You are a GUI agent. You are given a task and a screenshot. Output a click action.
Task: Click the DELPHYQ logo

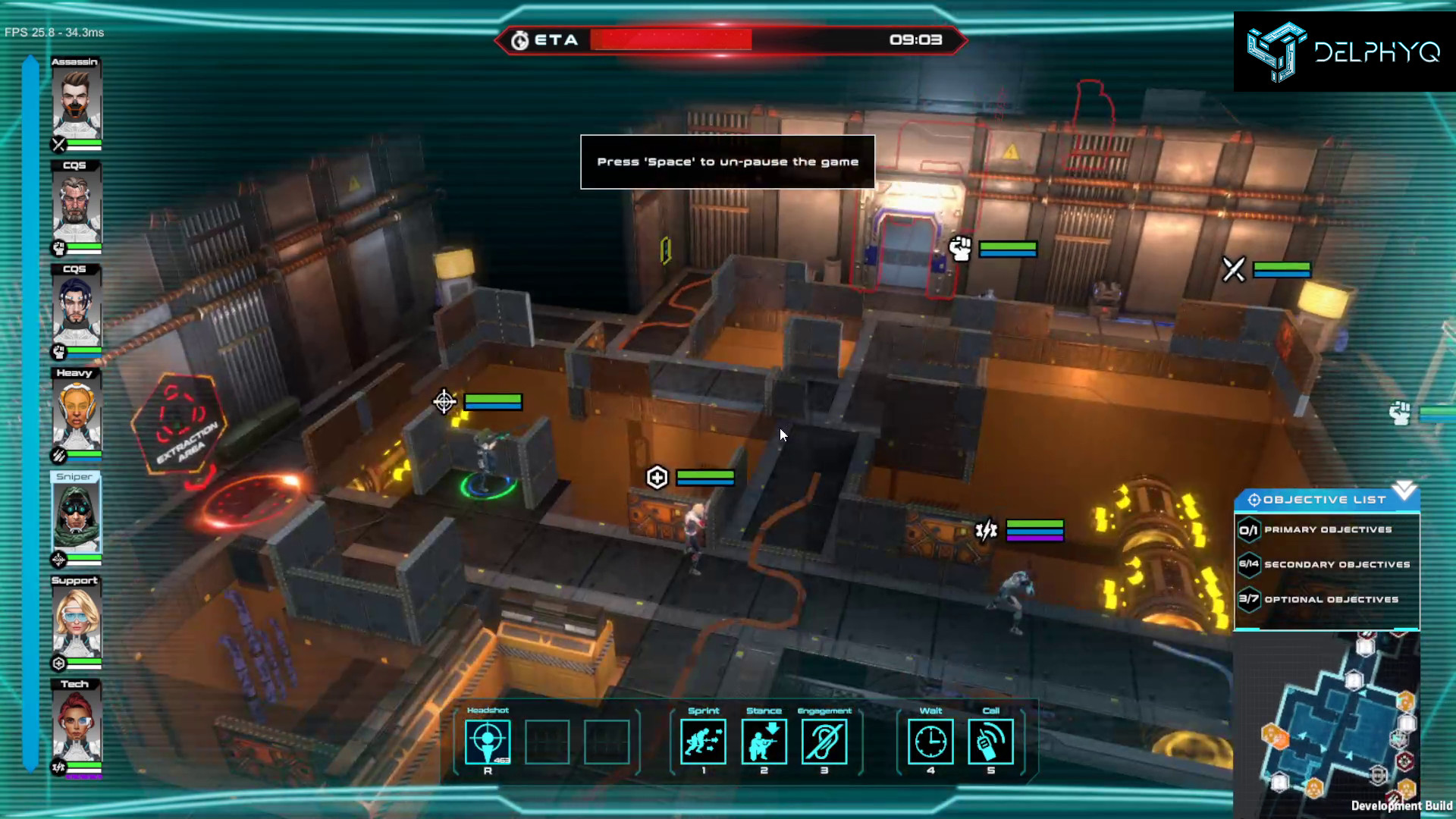coord(1344,51)
